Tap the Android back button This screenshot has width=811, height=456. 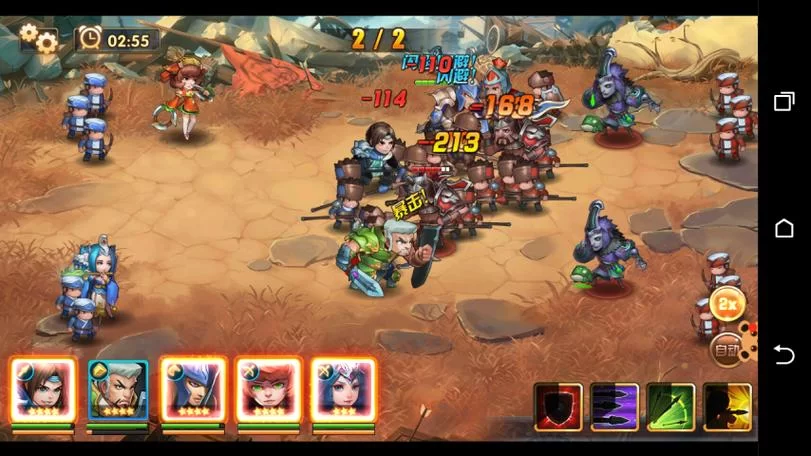784,355
